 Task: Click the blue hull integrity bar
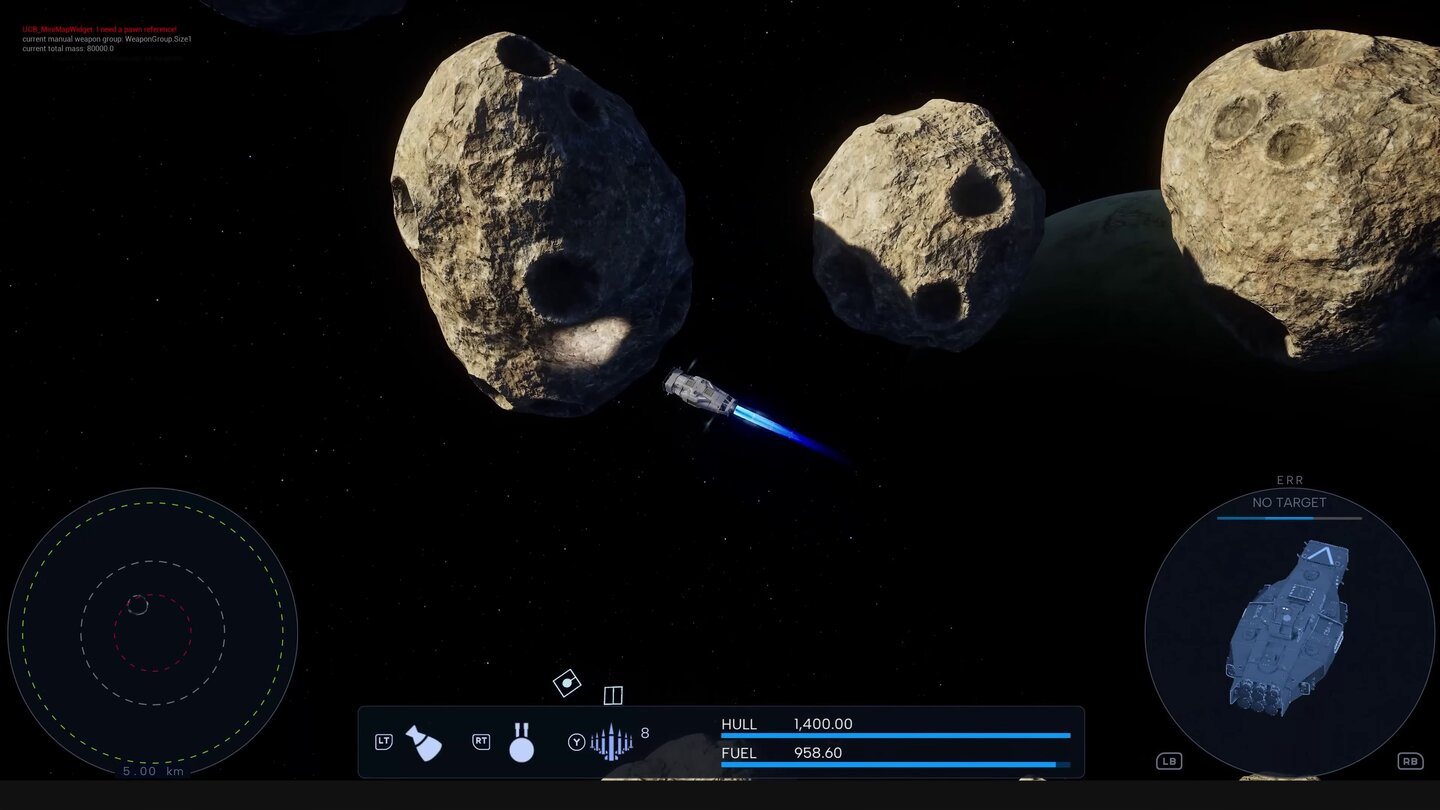click(x=895, y=737)
